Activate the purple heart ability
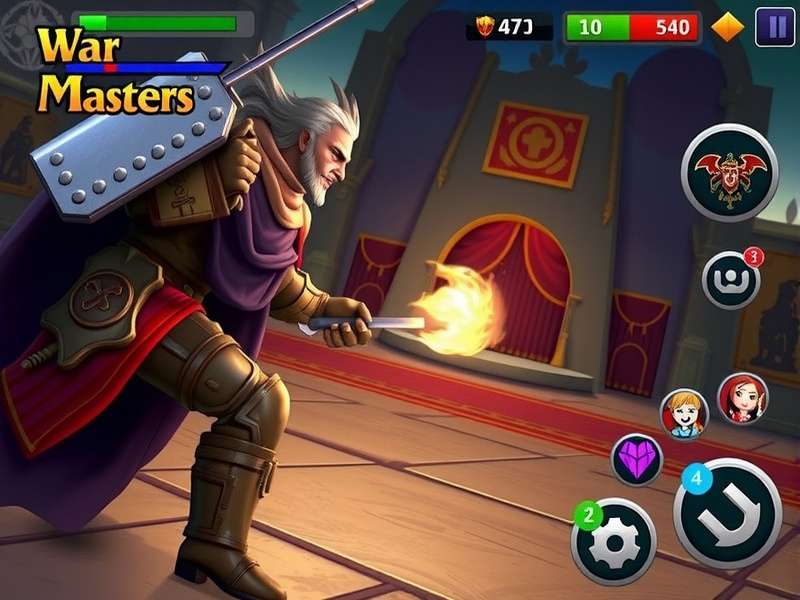 click(x=637, y=460)
